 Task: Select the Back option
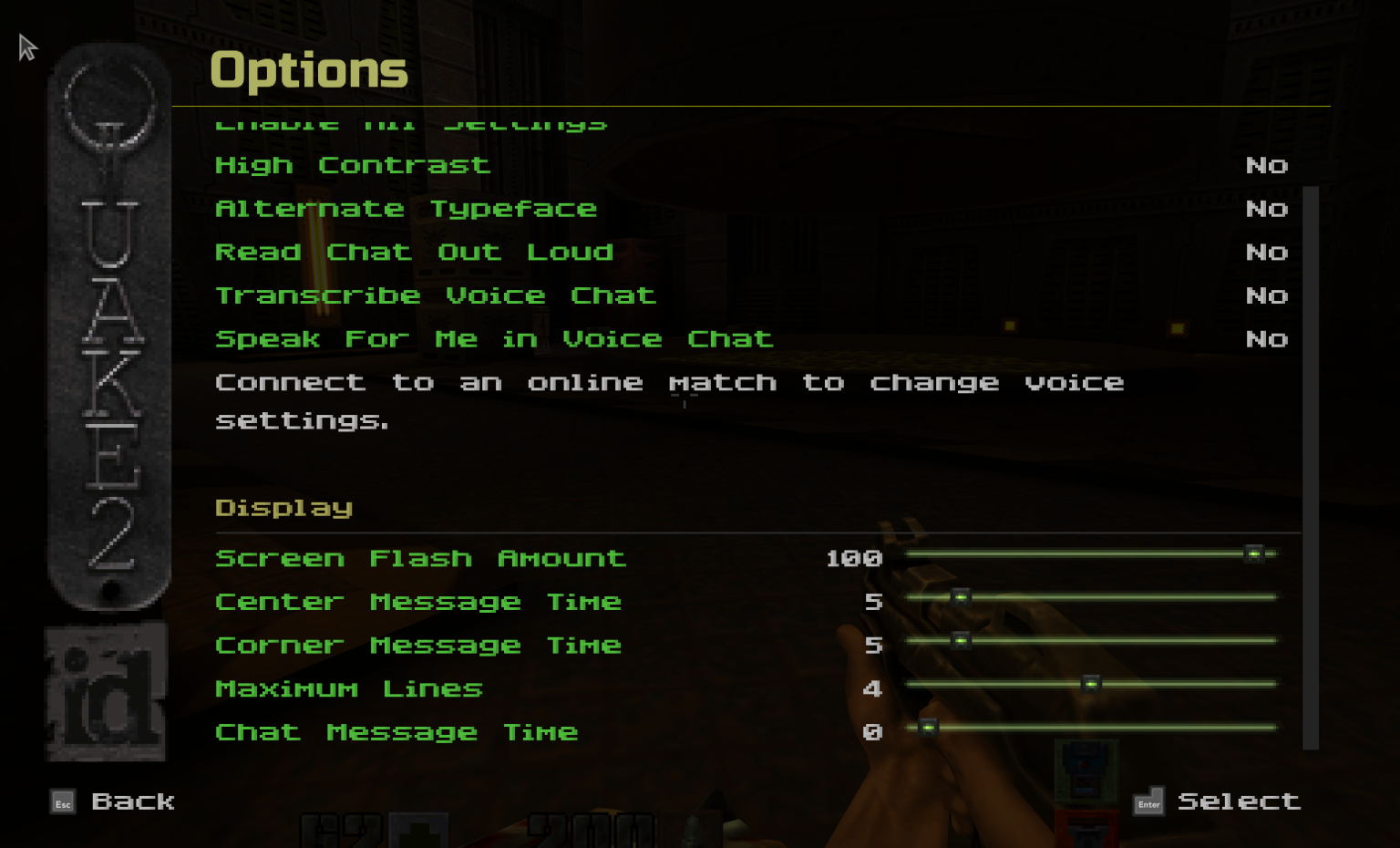[132, 801]
